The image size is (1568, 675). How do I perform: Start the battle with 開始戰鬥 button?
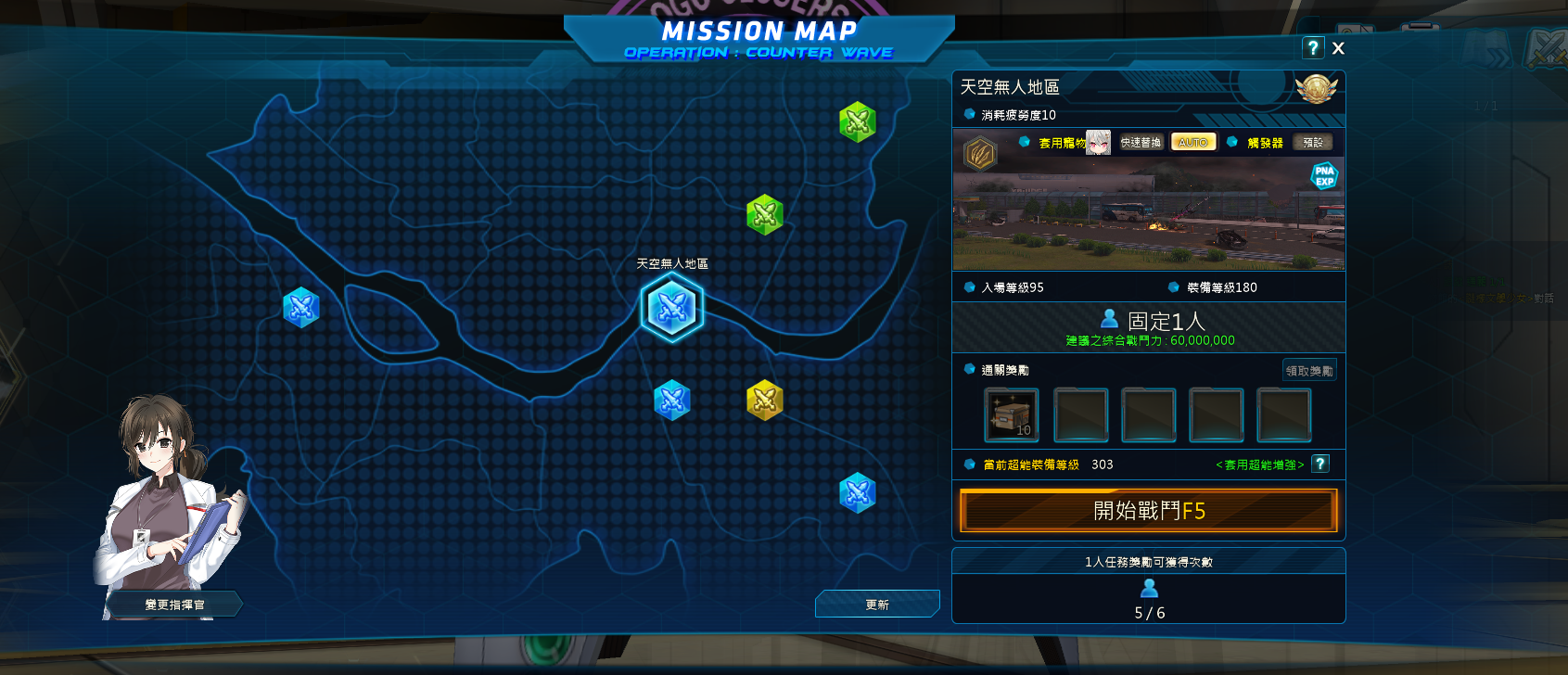pyautogui.click(x=1148, y=511)
